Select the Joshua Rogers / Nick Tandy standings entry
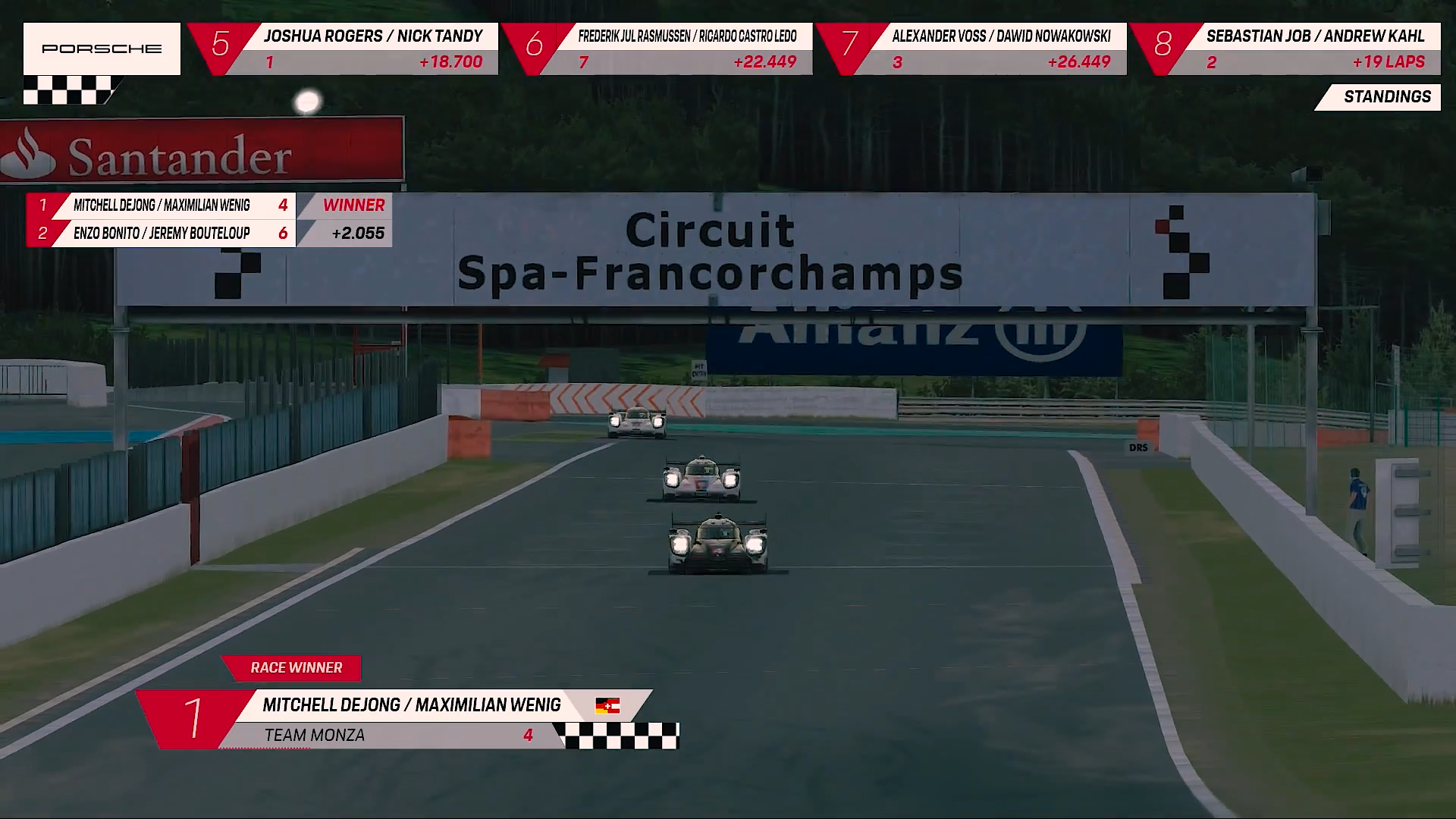The width and height of the screenshot is (1456, 819). [345, 49]
